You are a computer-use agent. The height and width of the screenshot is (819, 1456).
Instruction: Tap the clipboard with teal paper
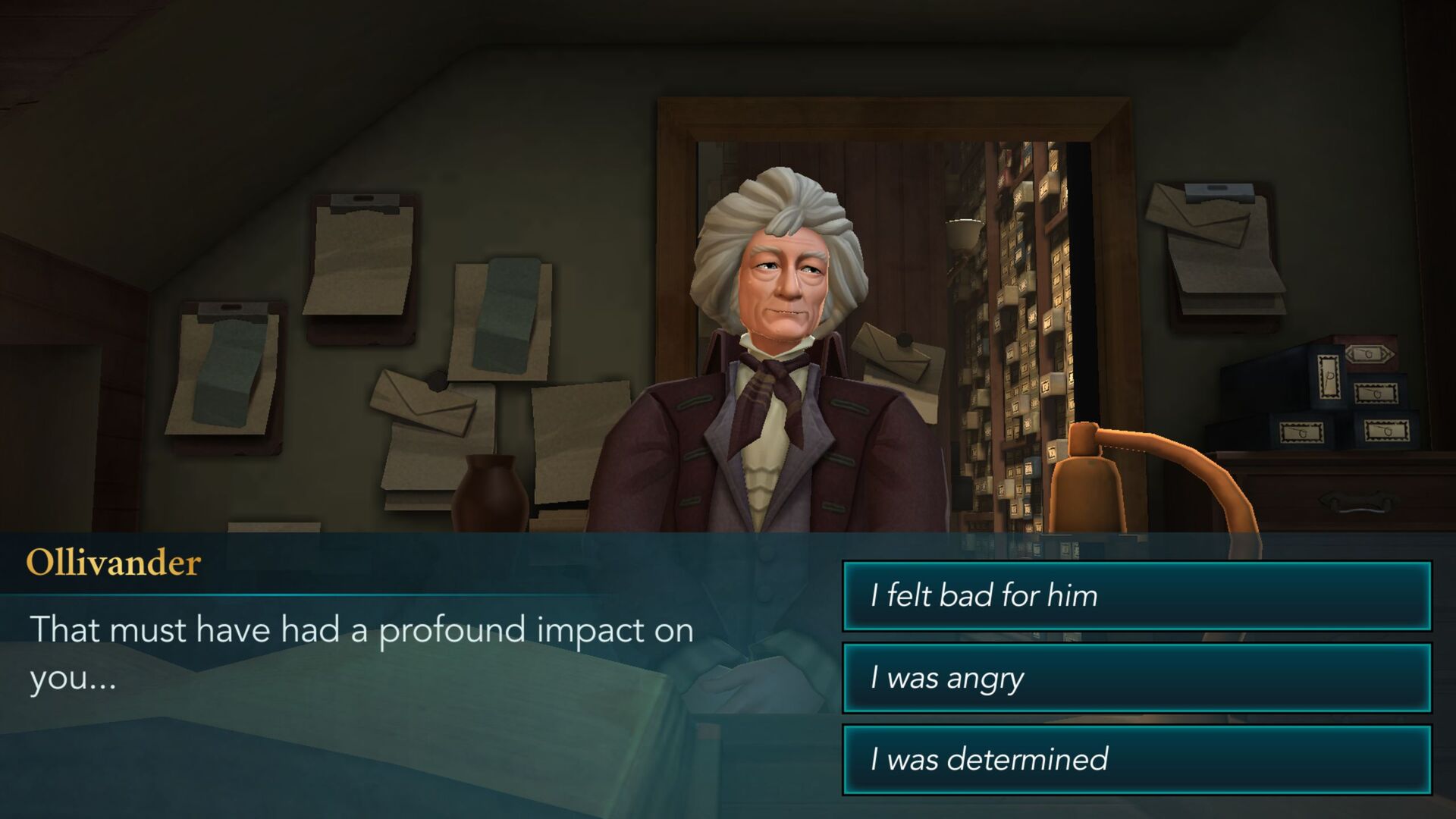227,364
